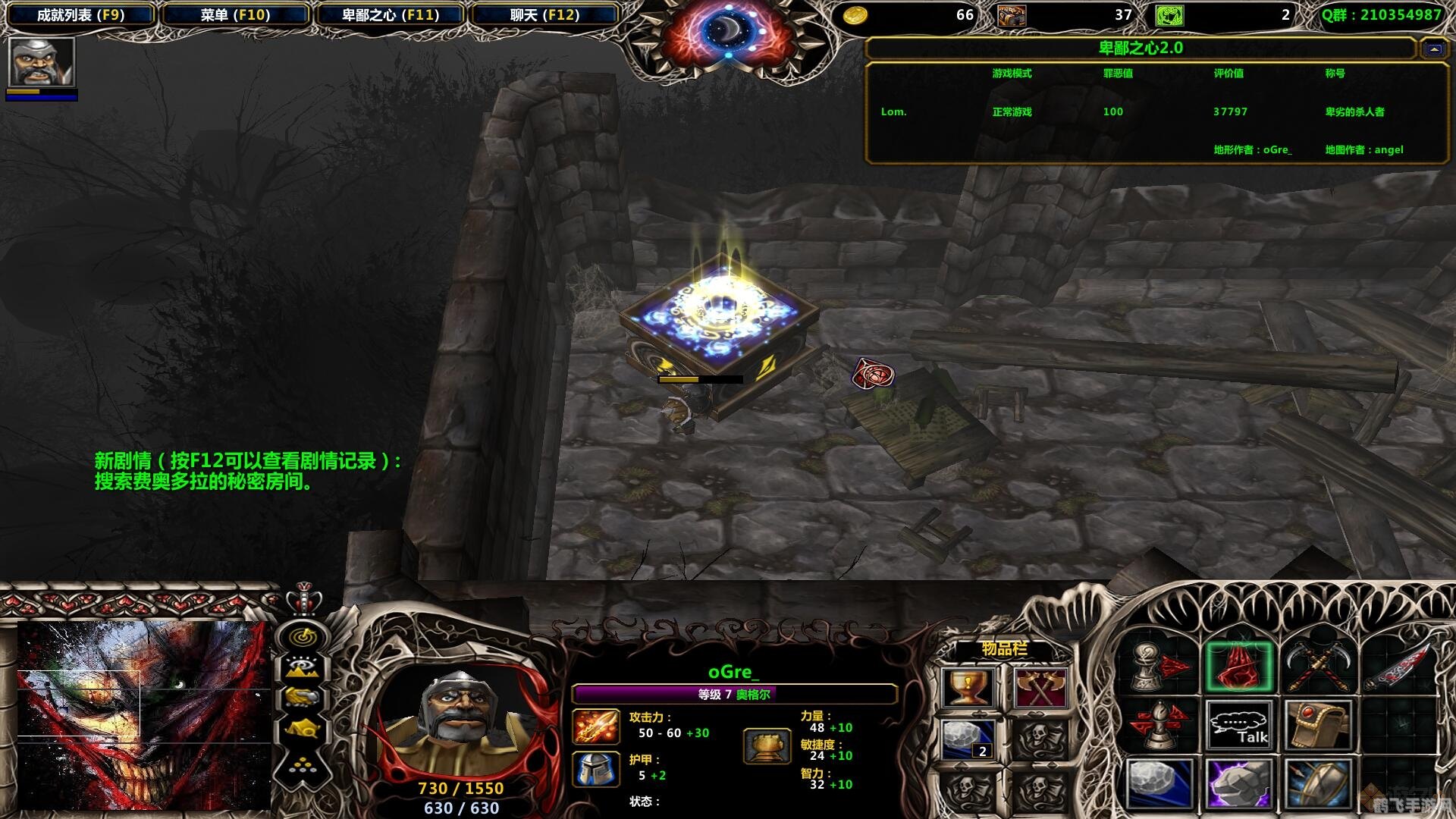Activate the crossed scythes attack command

click(x=1318, y=667)
